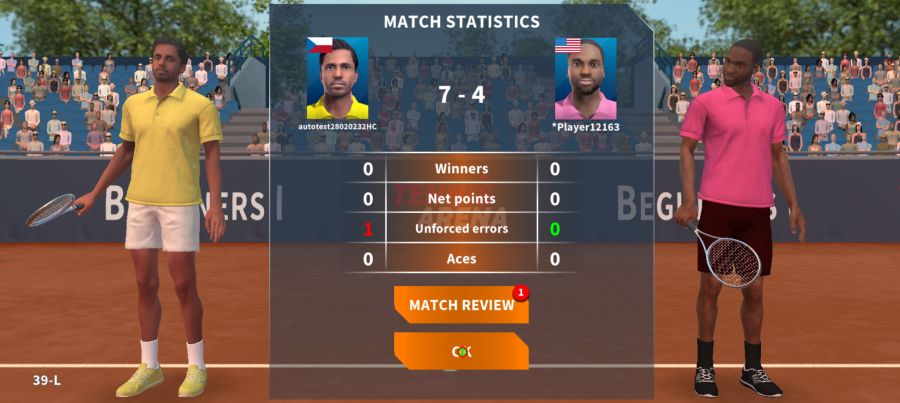Screen dimensions: 900x403
Task: Open the Match Review
Action: 461,305
